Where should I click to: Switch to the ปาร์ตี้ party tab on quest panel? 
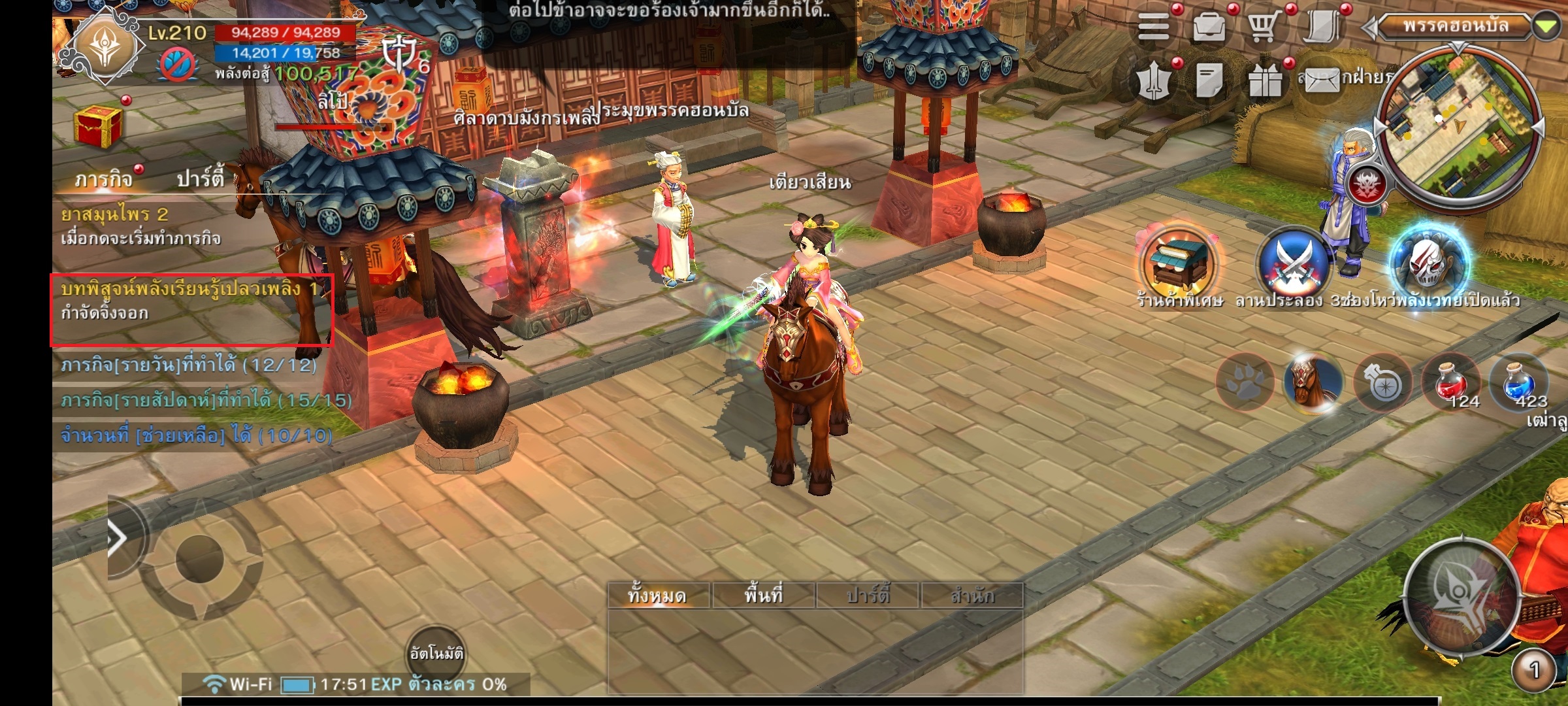[x=200, y=178]
